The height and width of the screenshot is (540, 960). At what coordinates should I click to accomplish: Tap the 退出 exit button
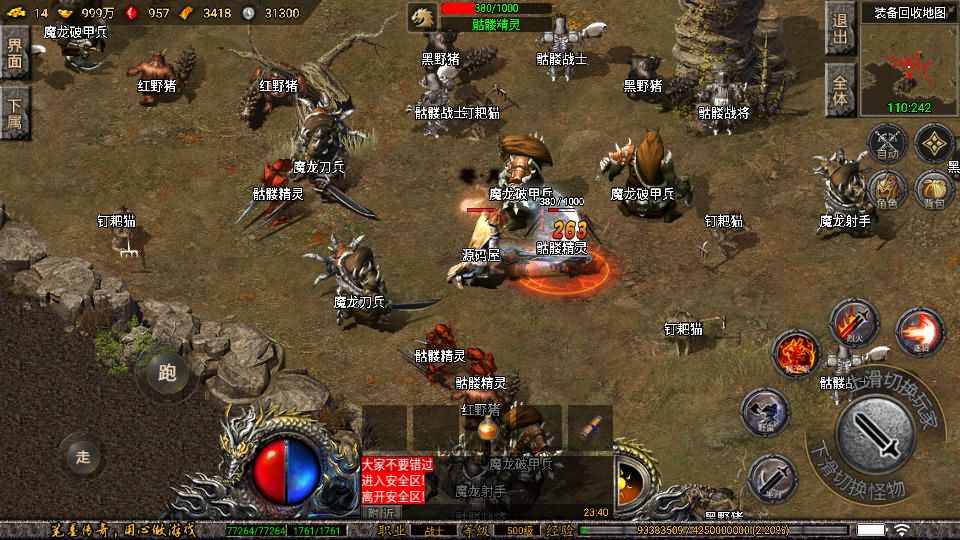pos(840,29)
